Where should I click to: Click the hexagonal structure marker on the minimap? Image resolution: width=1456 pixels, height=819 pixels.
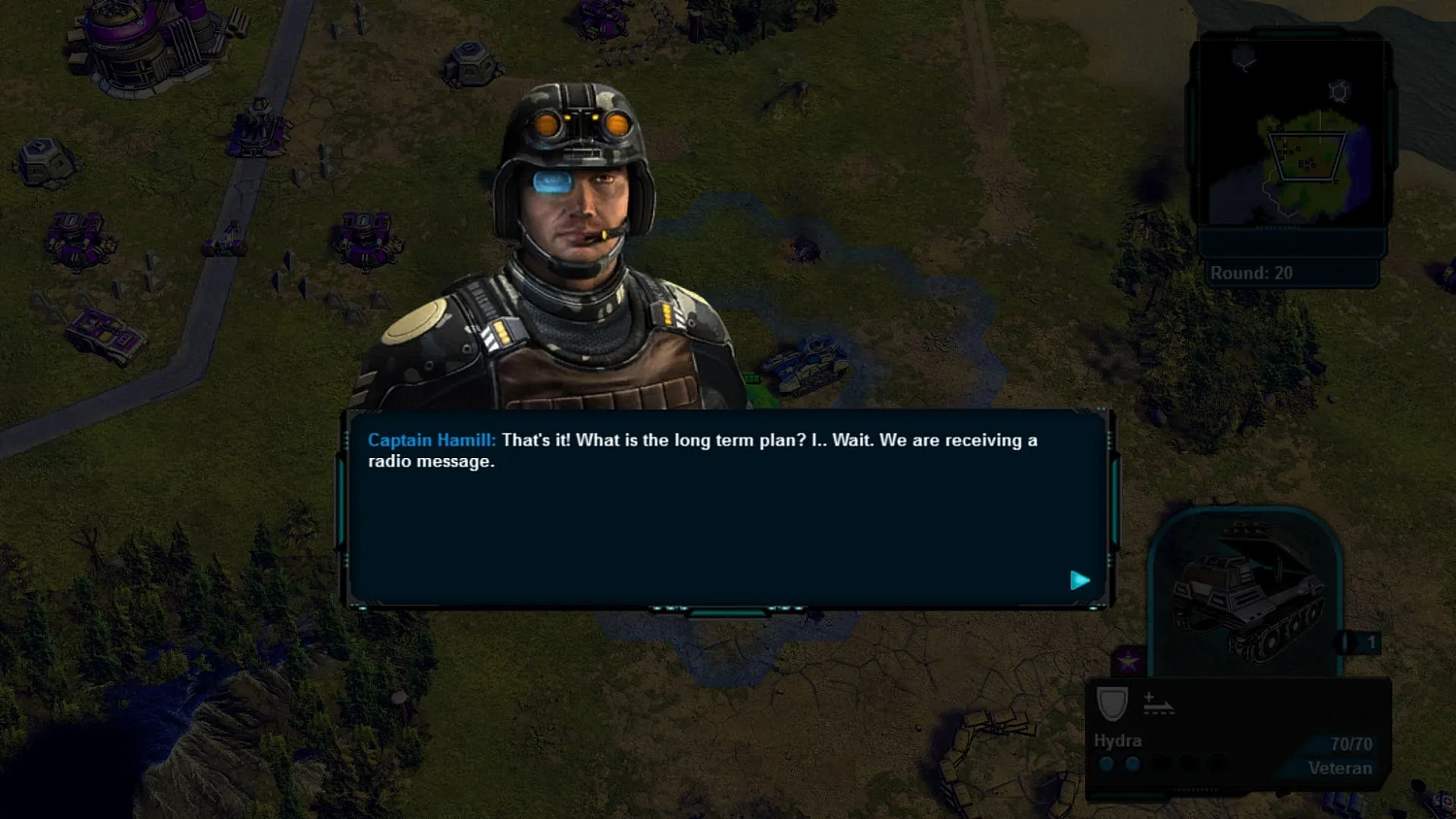(x=1339, y=91)
